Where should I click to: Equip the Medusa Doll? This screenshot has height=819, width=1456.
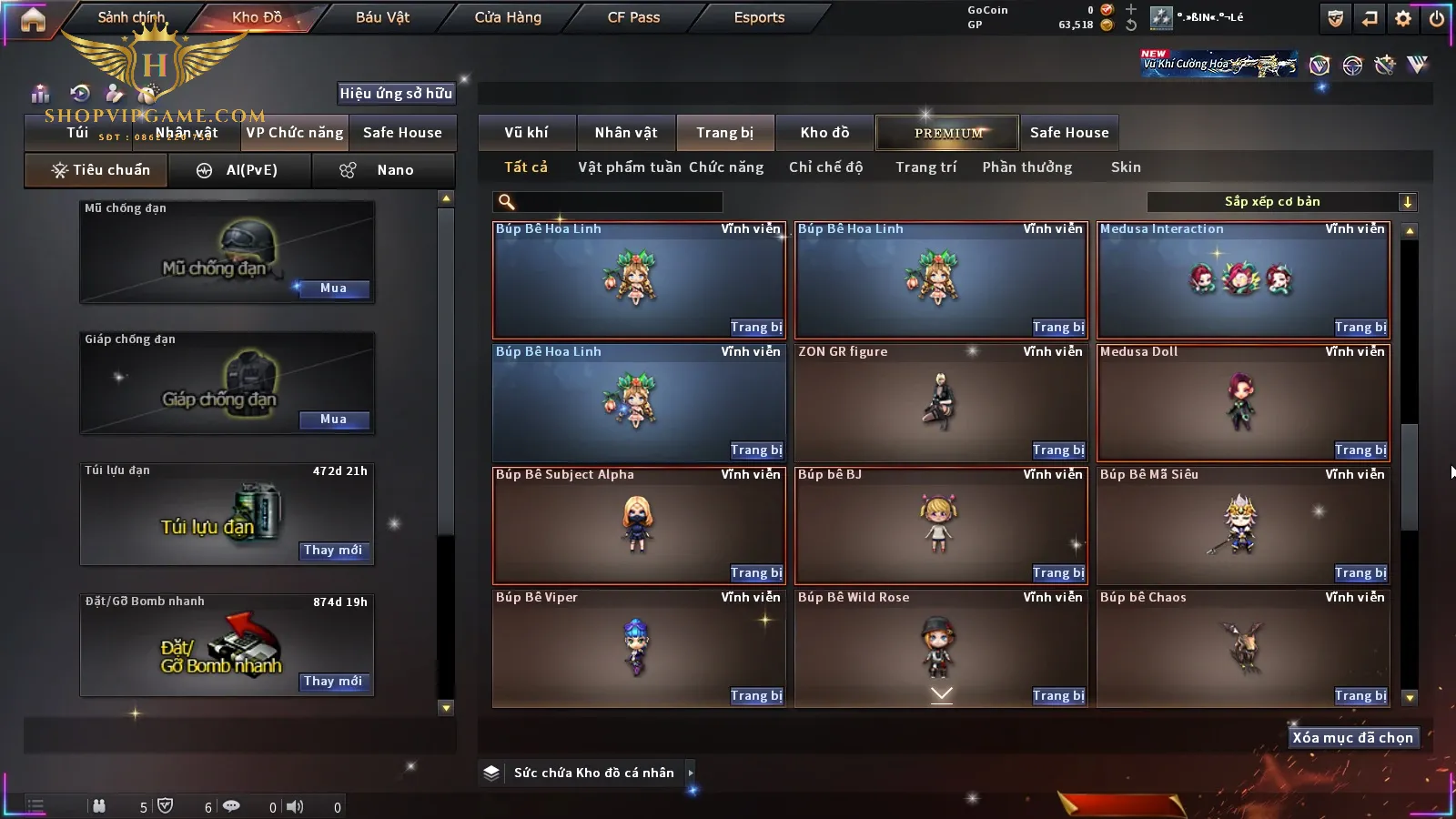[x=1360, y=450]
